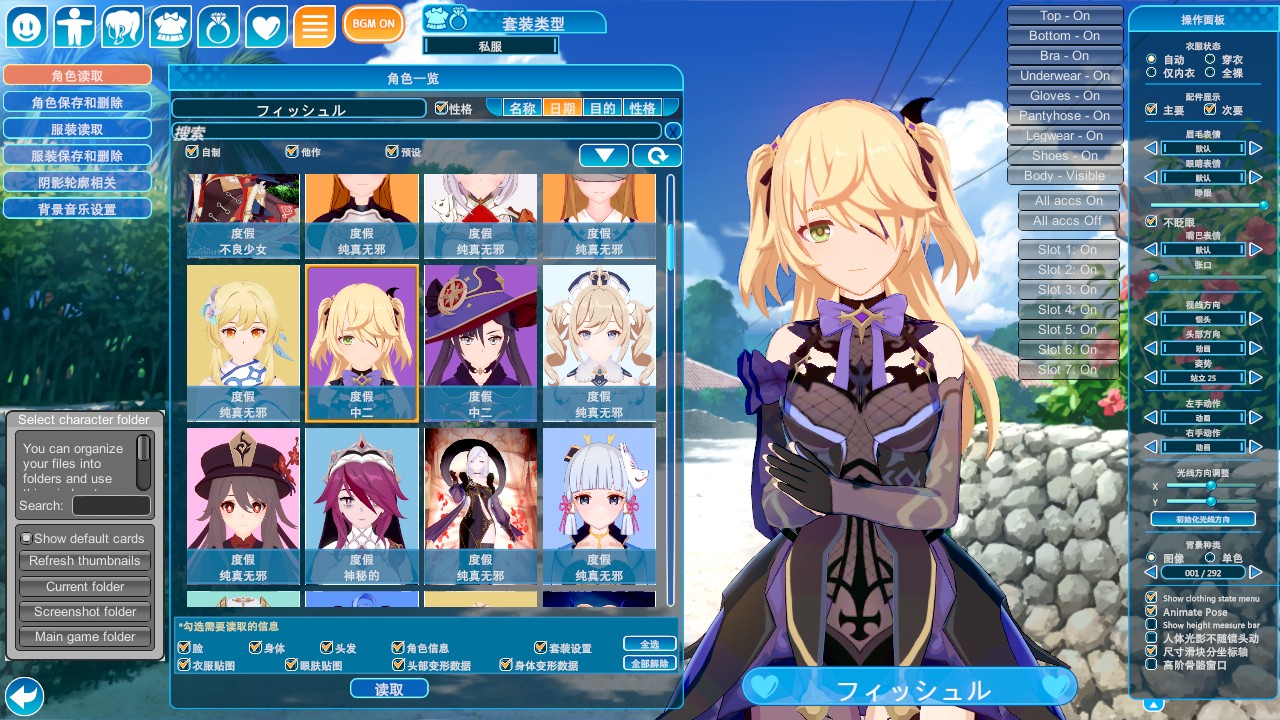Toggle Show default cards checkbox
This screenshot has width=1280, height=720.
coord(27,538)
